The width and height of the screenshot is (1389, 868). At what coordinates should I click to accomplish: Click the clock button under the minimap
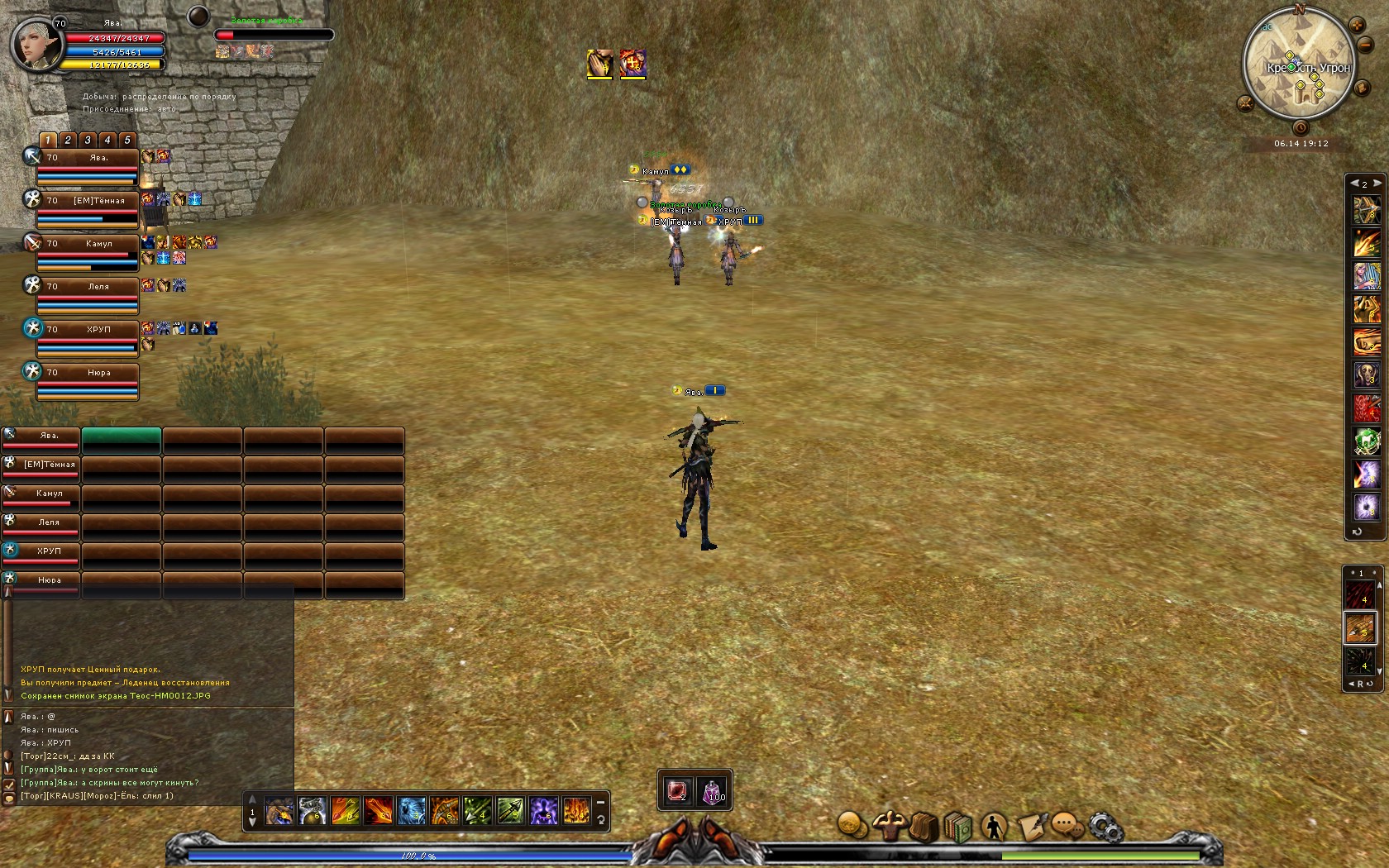click(x=1301, y=128)
